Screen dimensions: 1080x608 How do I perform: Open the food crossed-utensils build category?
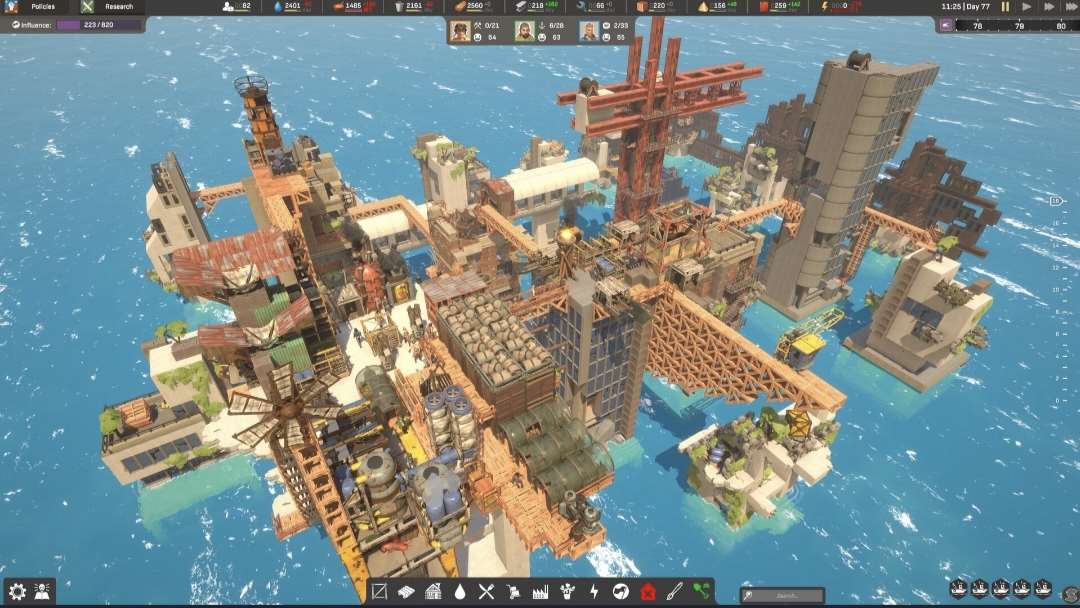(487, 591)
